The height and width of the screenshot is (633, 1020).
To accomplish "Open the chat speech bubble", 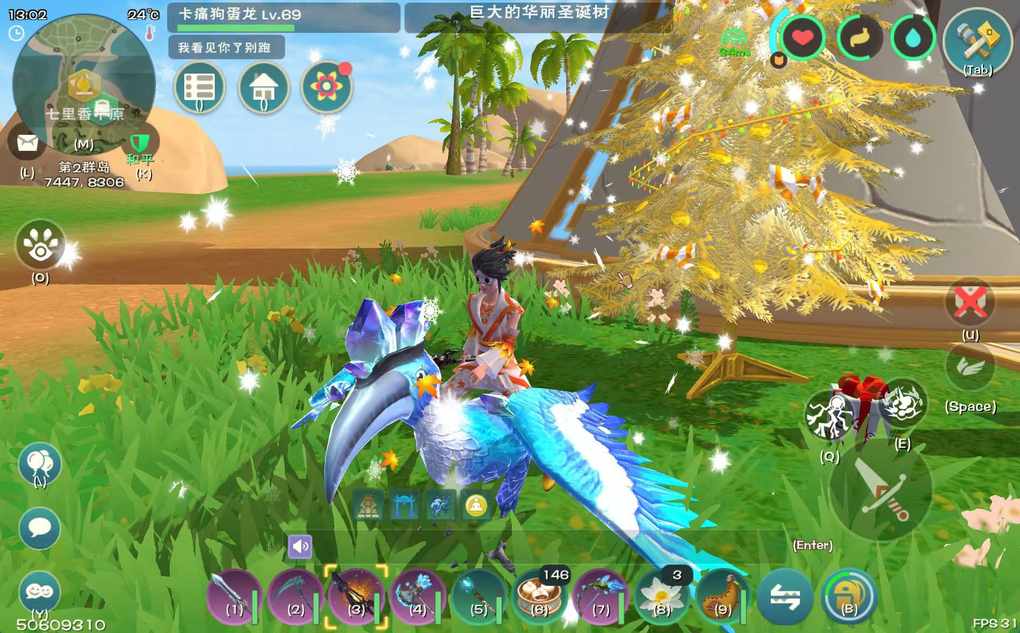I will 40,528.
